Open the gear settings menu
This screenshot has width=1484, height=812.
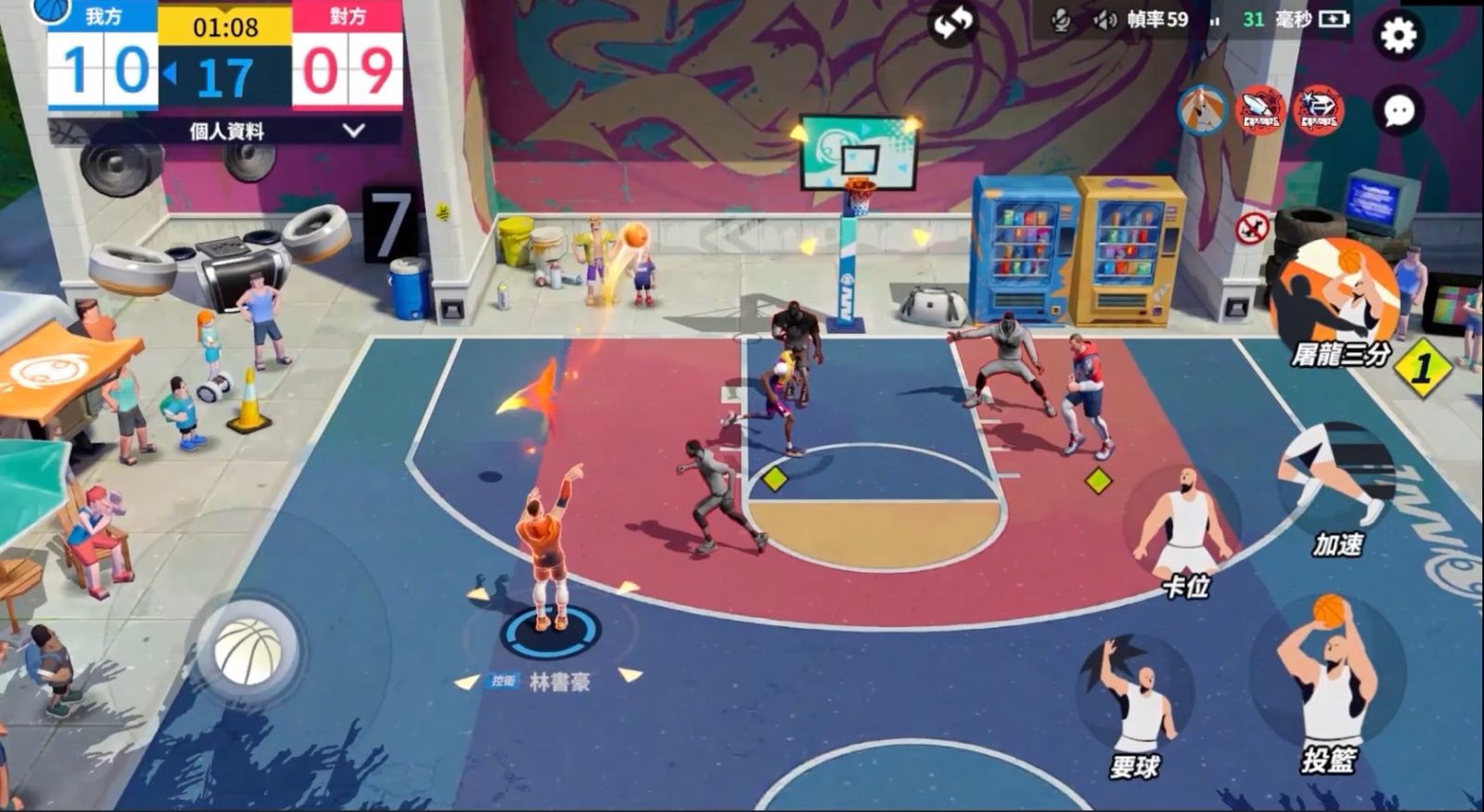(1398, 35)
